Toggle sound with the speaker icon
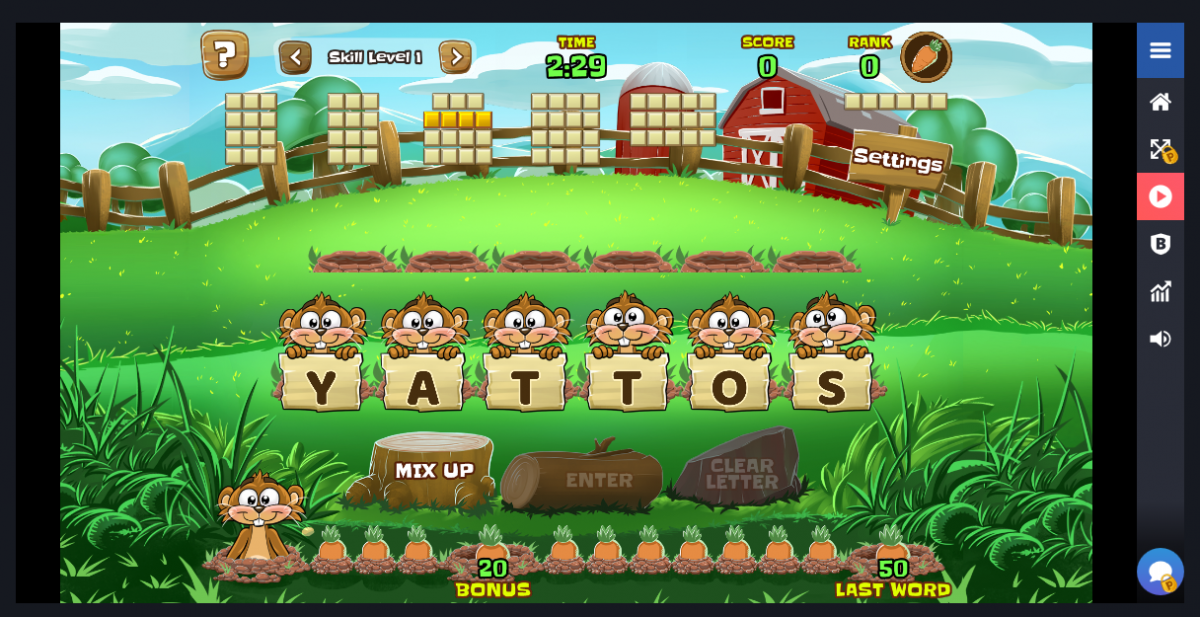The image size is (1200, 617). coord(1160,339)
